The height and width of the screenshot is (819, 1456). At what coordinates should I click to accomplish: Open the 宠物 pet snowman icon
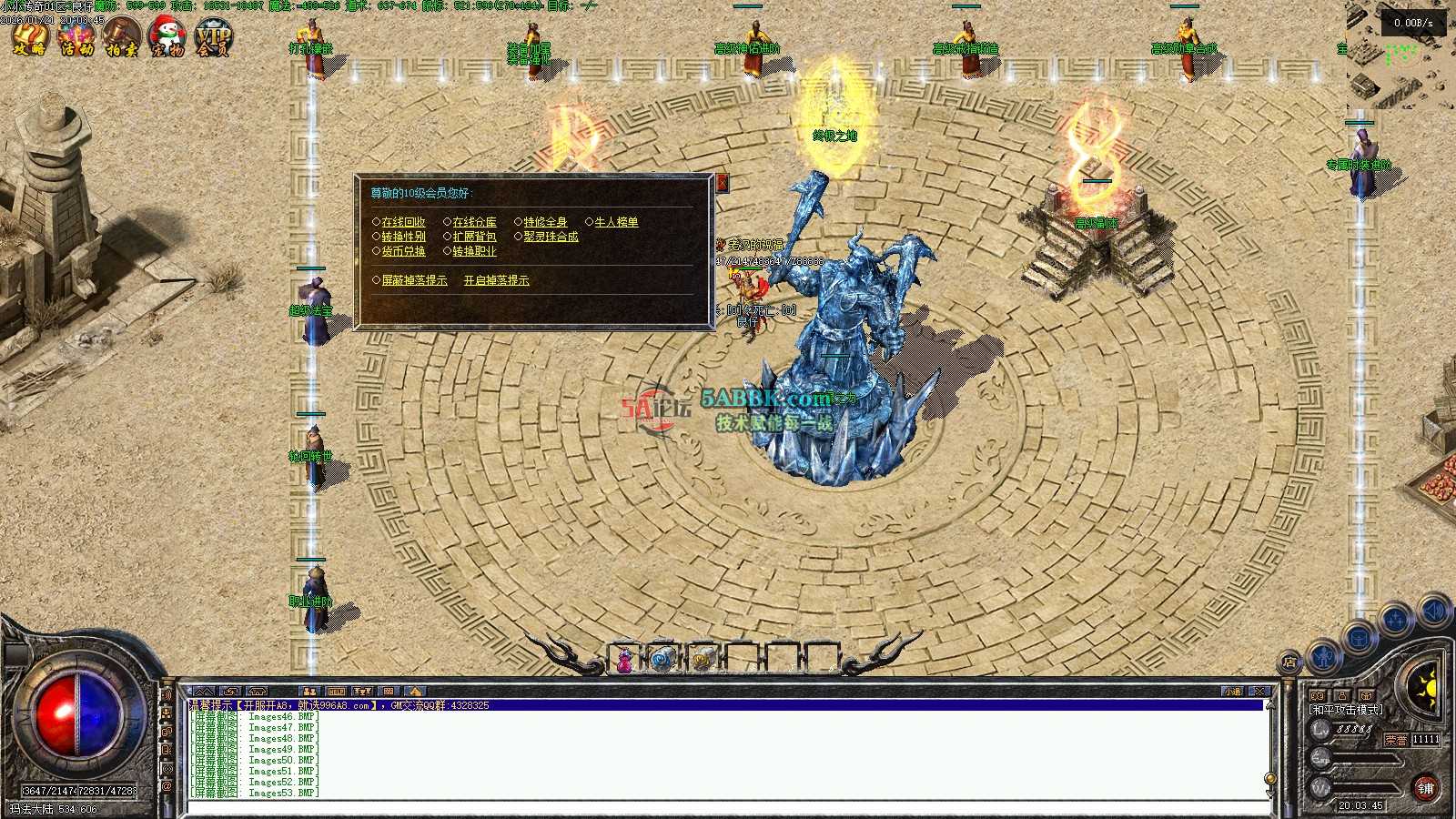(167, 38)
